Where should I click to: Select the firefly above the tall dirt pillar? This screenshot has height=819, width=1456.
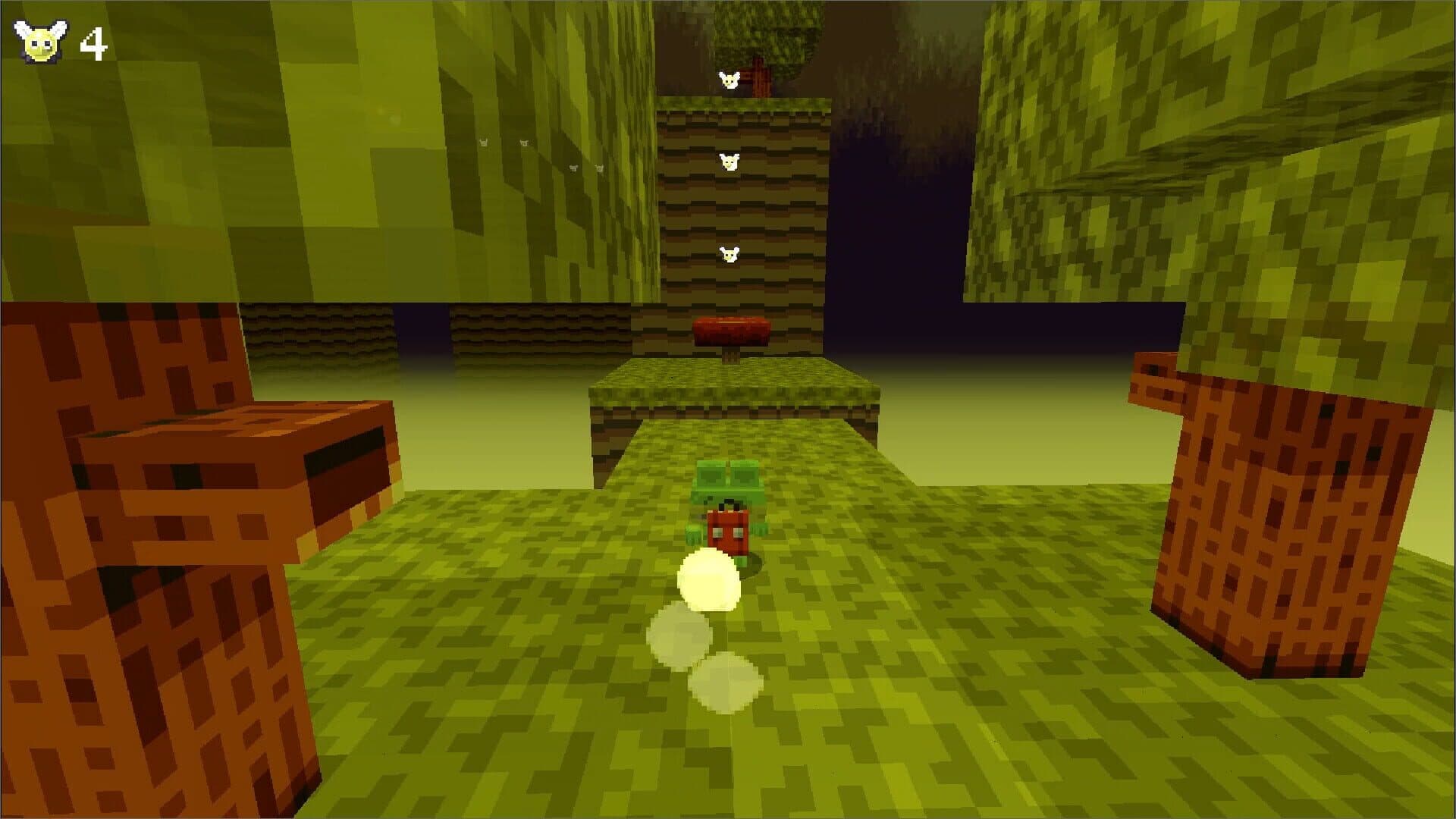[x=729, y=80]
